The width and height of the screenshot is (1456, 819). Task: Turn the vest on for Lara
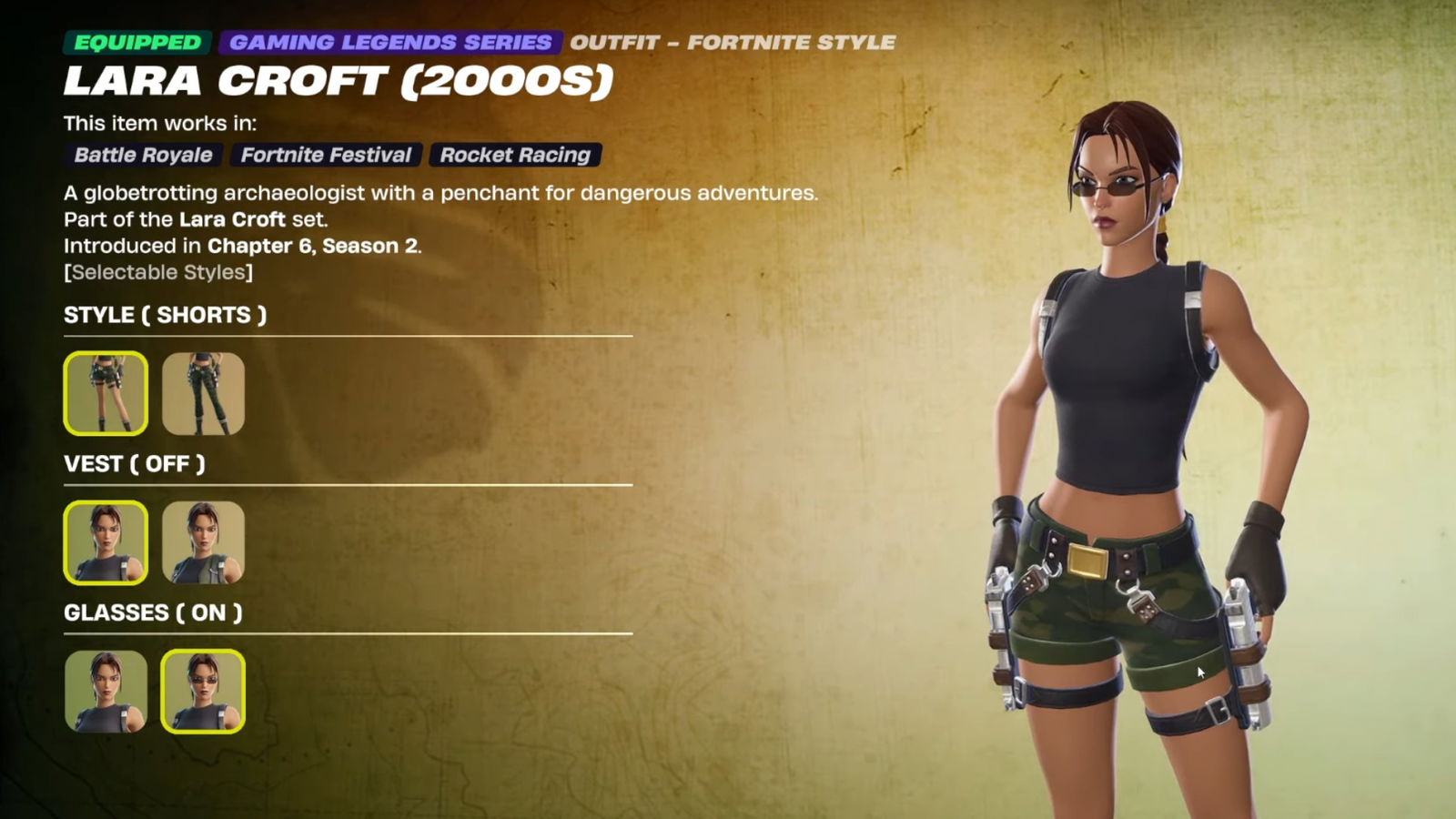[203, 542]
